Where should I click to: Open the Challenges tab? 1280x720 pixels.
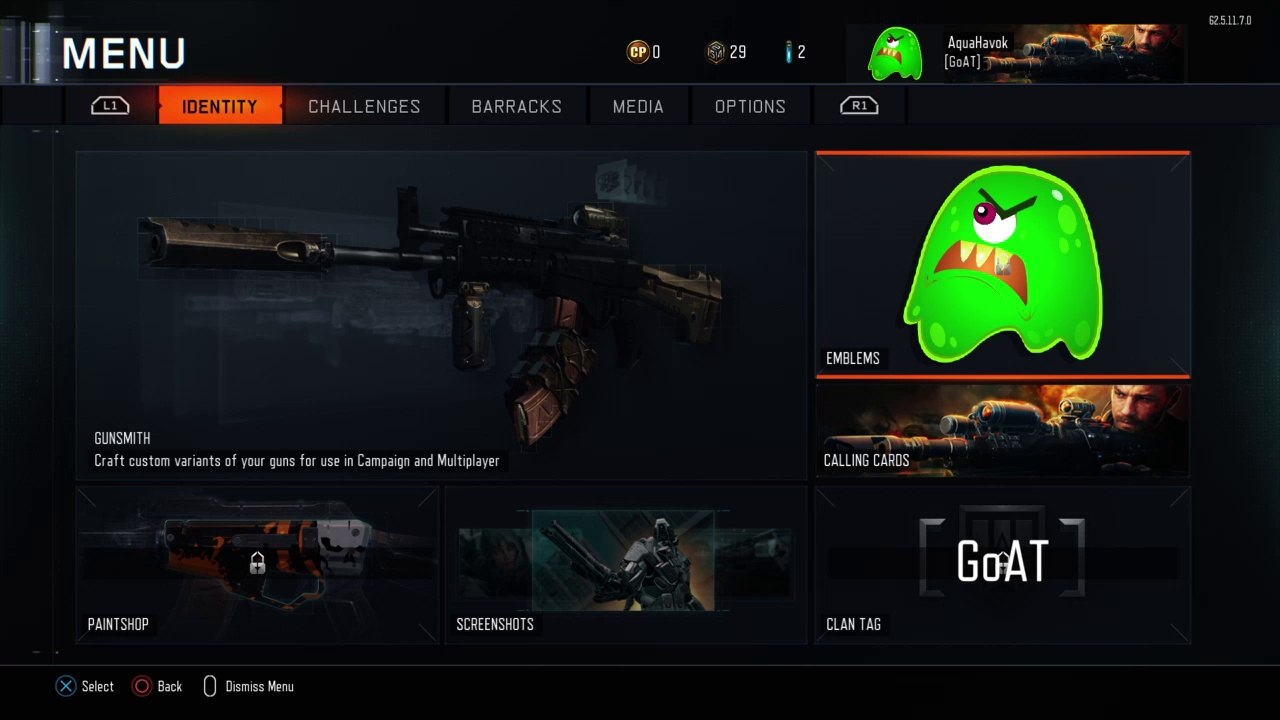(364, 106)
